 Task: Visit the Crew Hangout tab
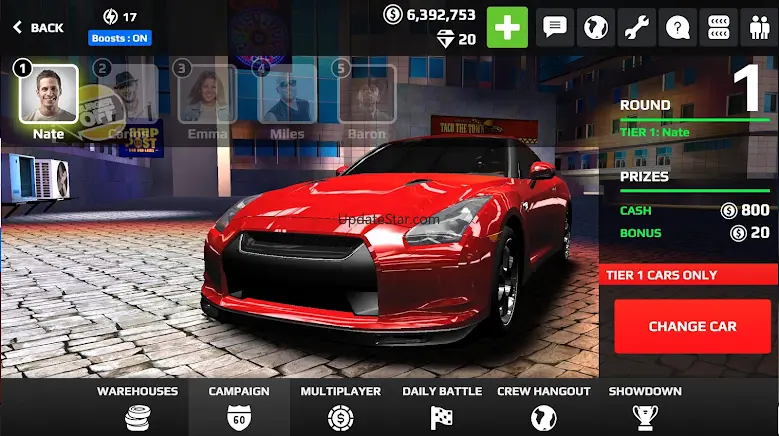point(544,407)
